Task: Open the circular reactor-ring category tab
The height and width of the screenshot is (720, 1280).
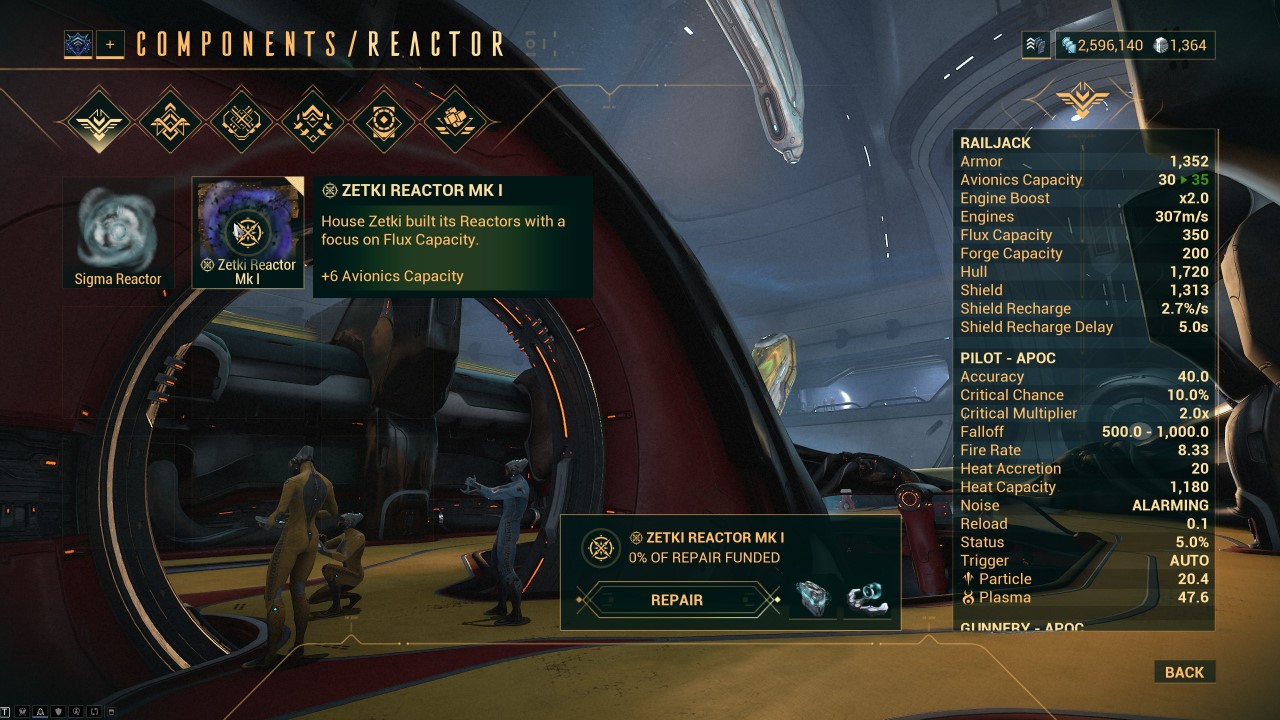Action: tap(386, 122)
